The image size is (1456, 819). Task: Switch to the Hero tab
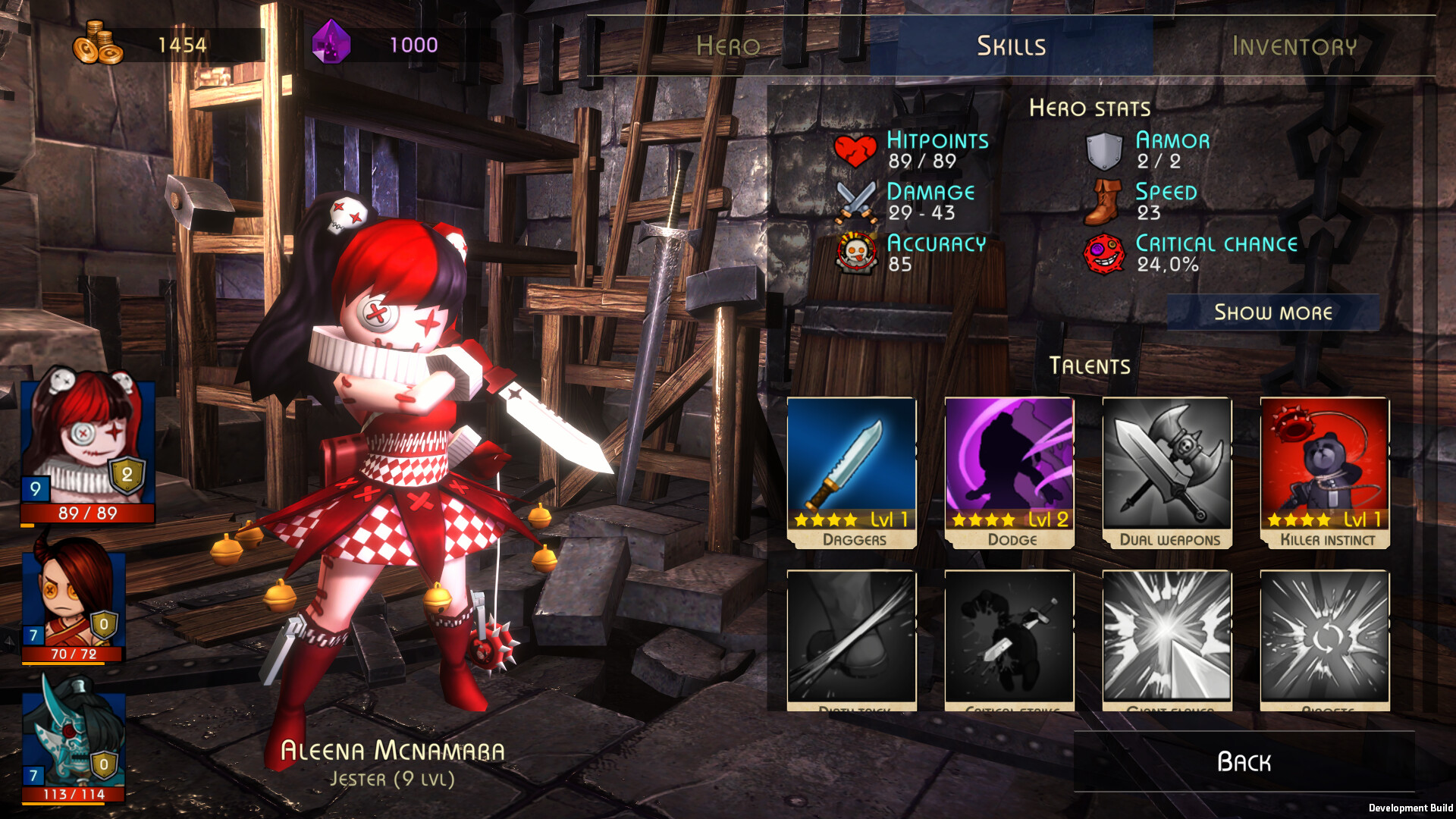(x=726, y=45)
